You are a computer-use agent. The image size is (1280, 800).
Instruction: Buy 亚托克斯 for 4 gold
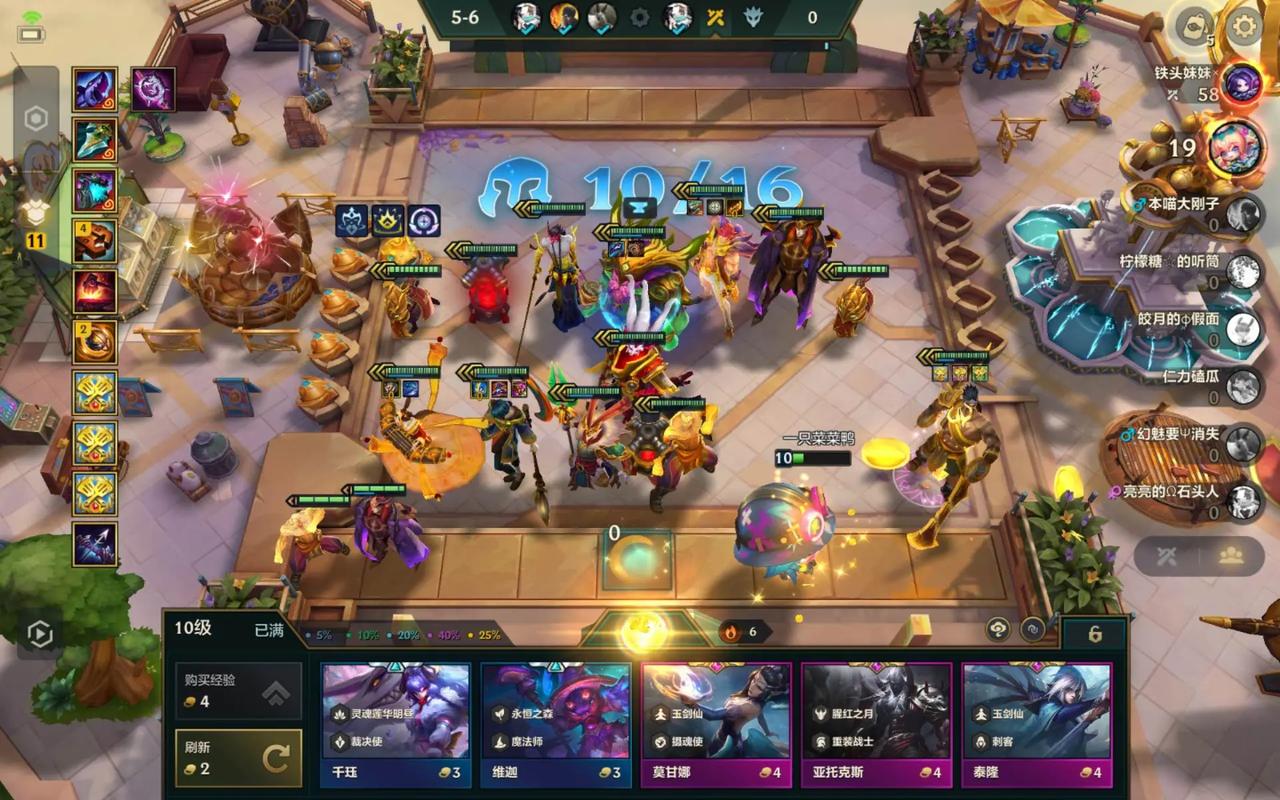[876, 722]
